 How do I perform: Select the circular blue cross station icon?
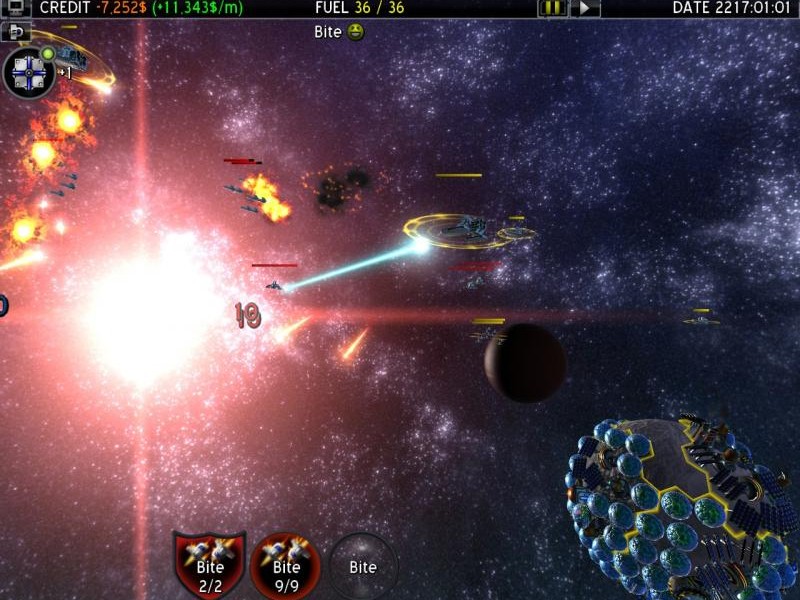pos(29,73)
